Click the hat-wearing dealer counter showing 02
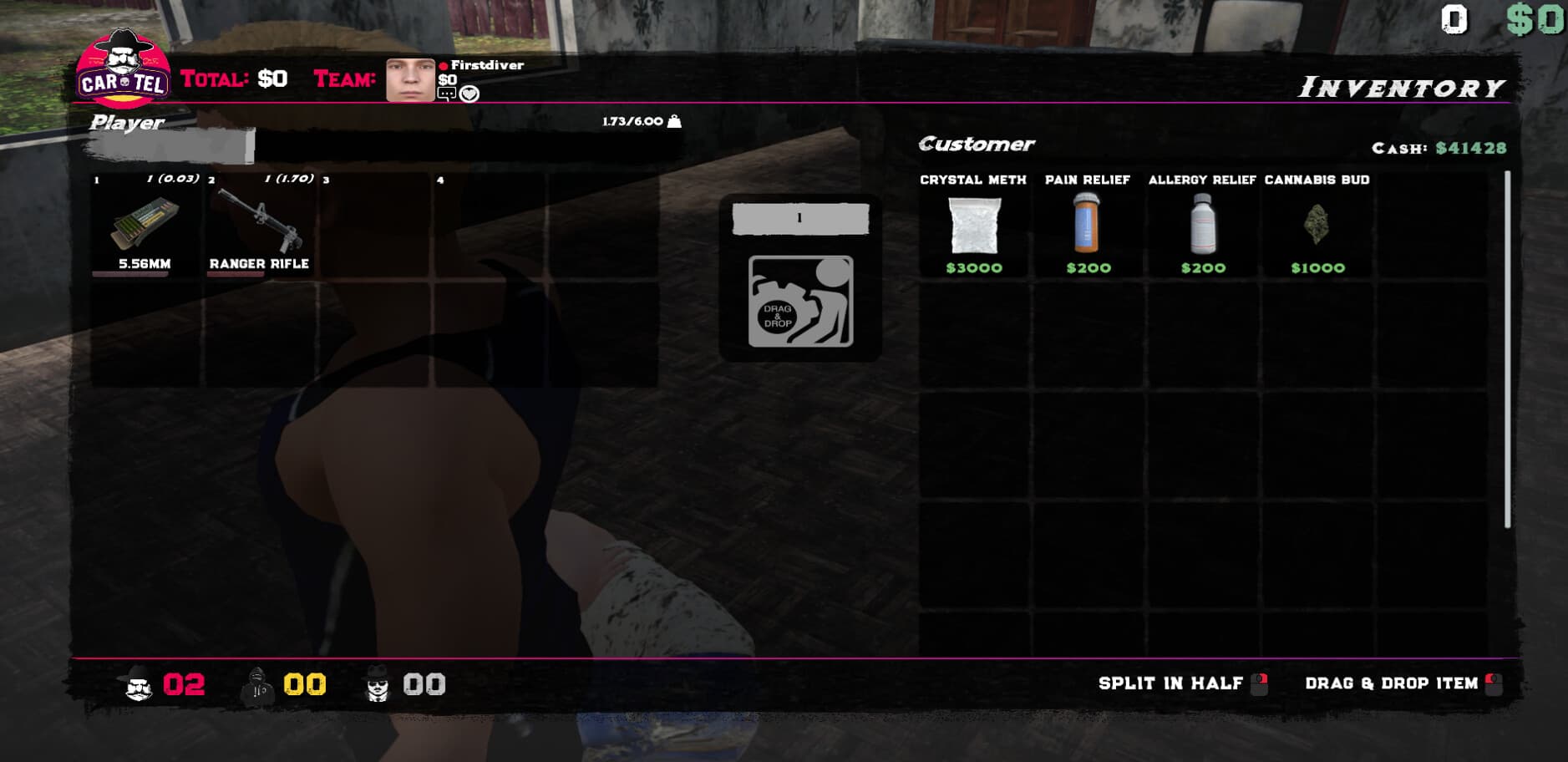The width and height of the screenshot is (1568, 762). [x=162, y=683]
